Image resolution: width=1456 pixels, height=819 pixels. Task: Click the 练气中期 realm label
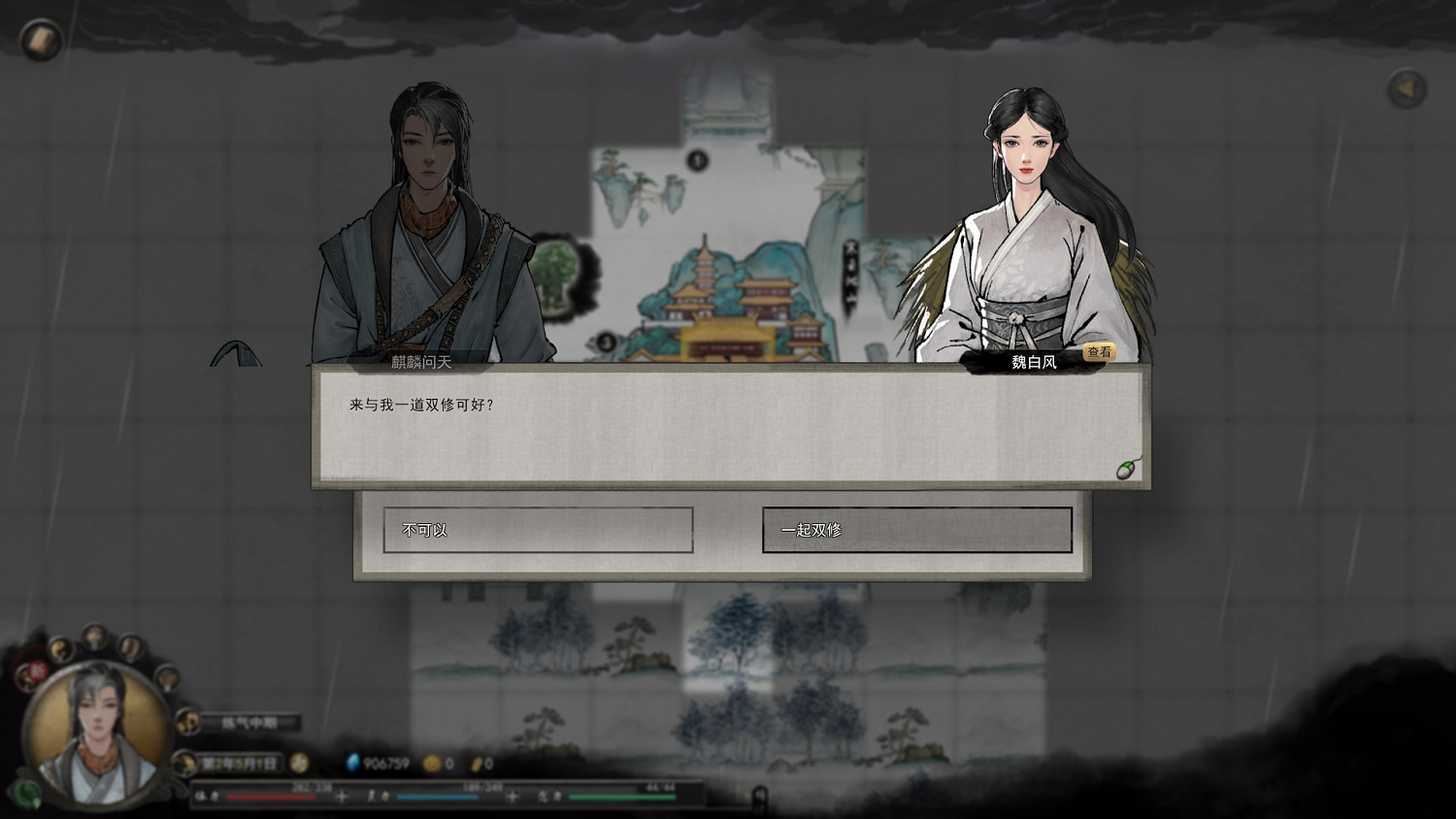point(248,722)
